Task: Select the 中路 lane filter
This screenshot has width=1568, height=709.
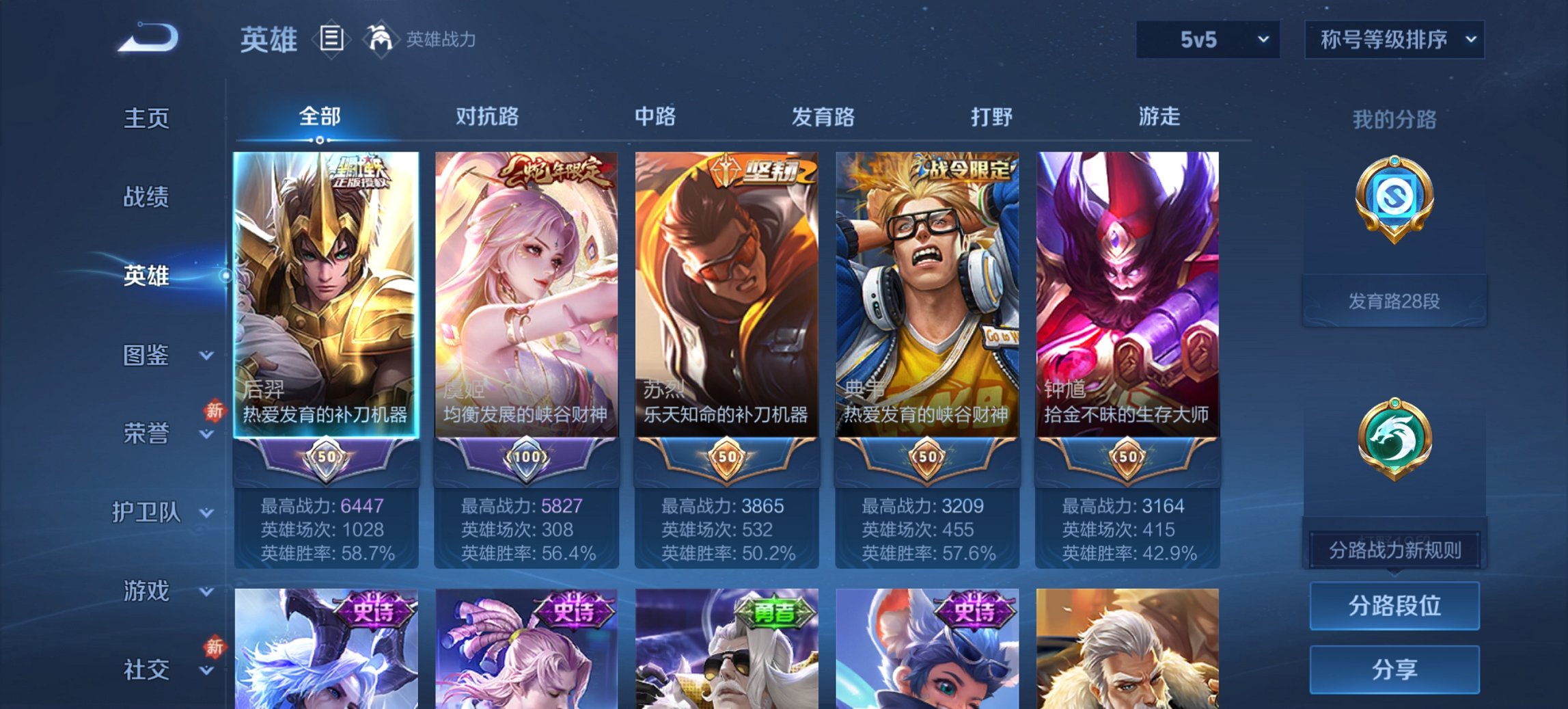Action: point(655,117)
